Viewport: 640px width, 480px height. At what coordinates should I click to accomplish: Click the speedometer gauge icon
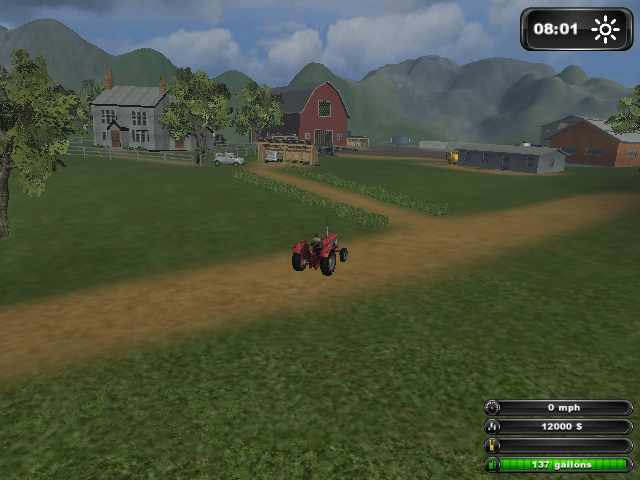tap(491, 408)
